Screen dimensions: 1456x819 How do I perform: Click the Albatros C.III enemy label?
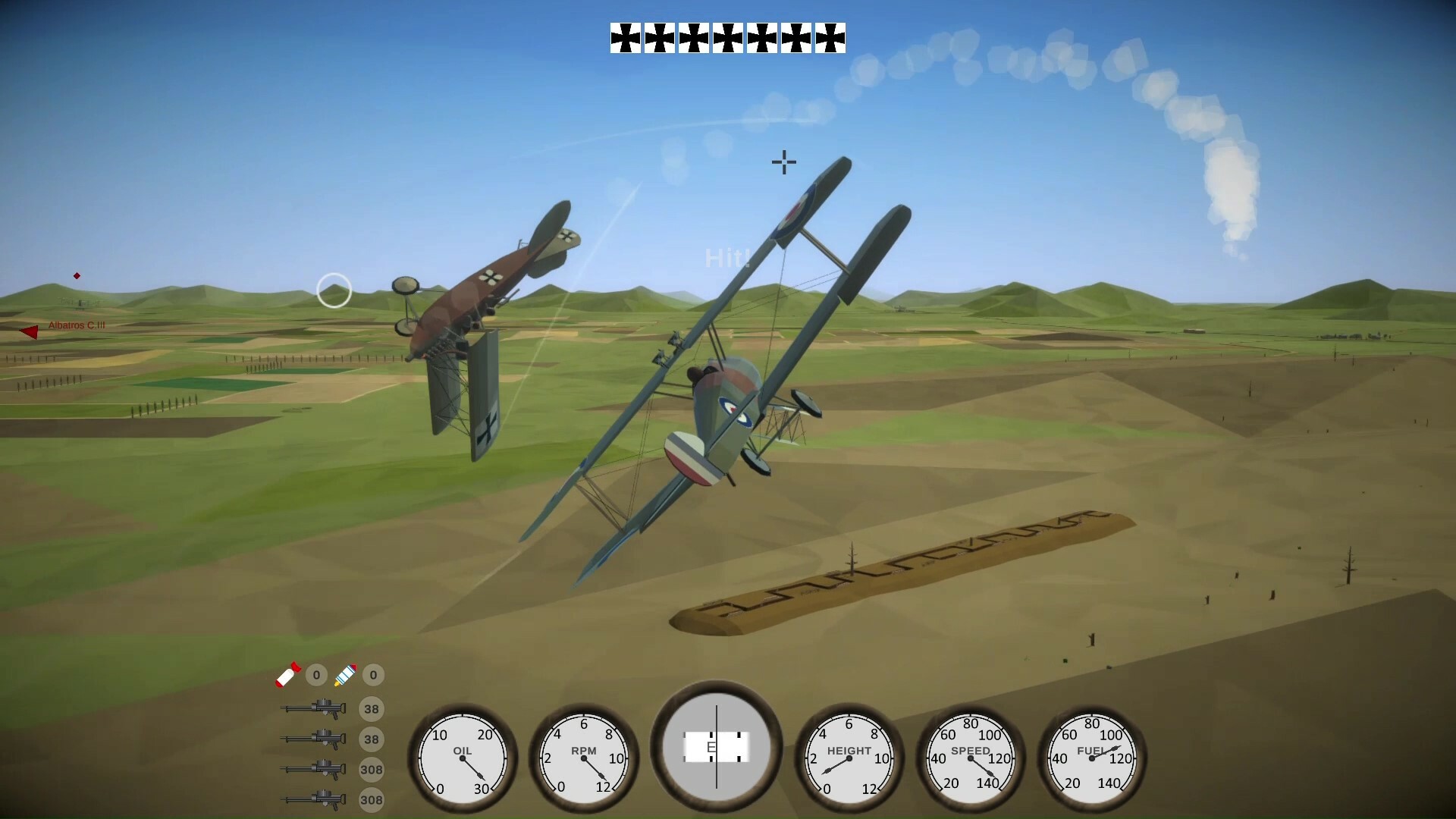tap(76, 325)
